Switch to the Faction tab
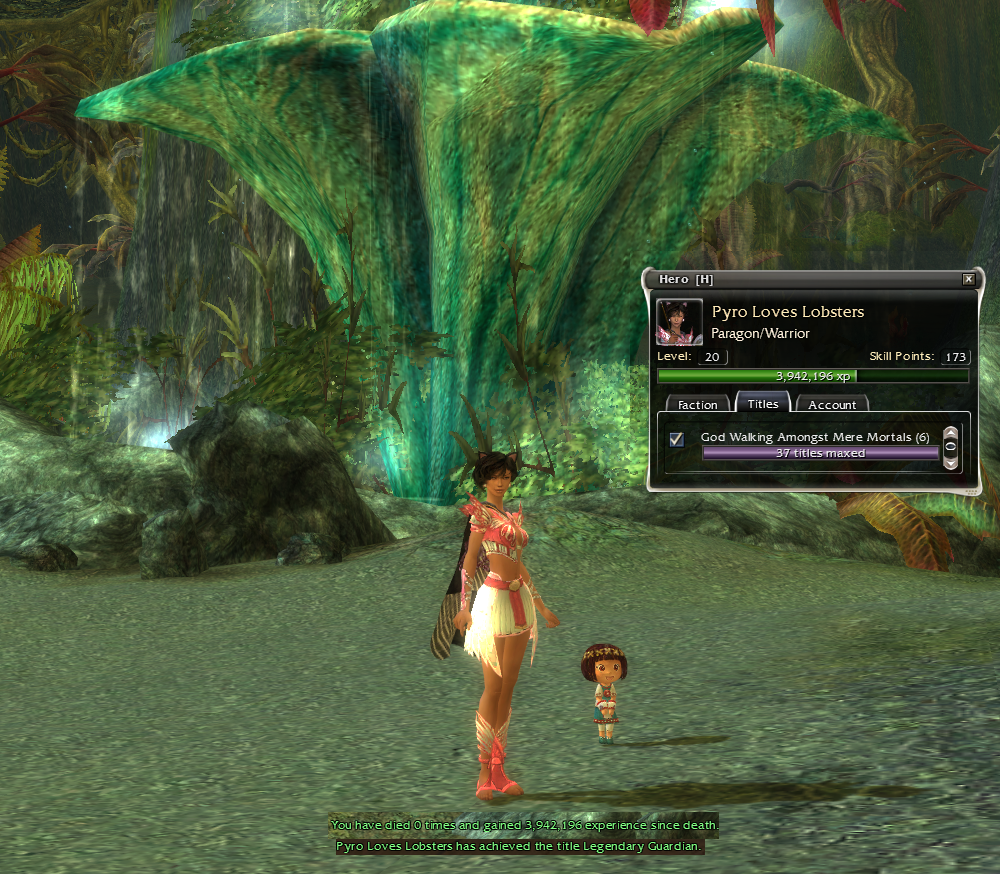The image size is (1000, 874). coord(697,404)
